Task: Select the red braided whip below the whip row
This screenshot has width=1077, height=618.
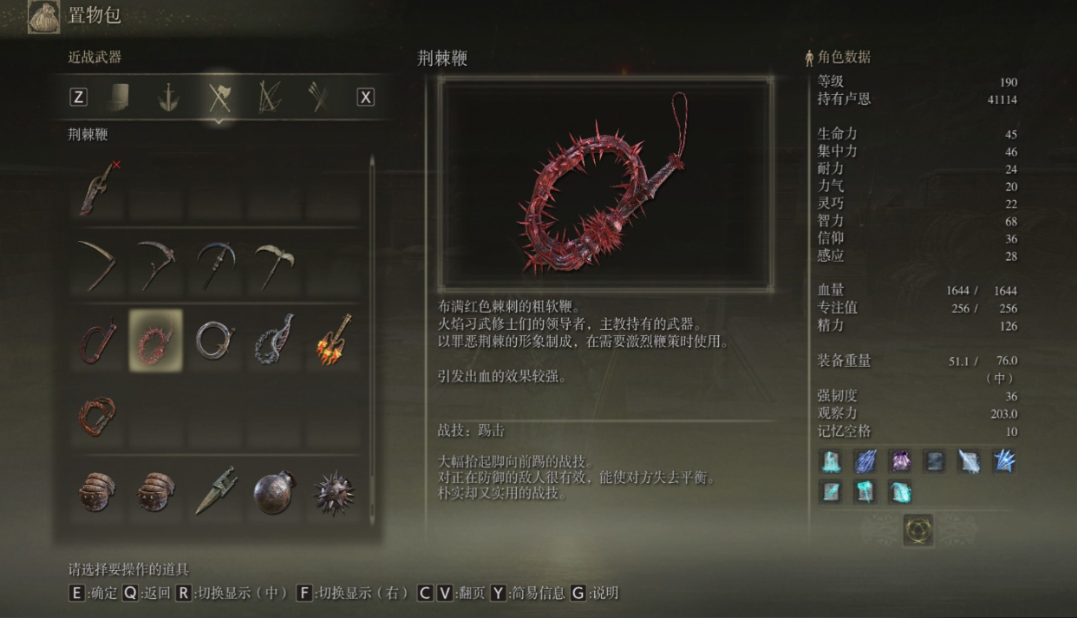Action: pyautogui.click(x=97, y=413)
